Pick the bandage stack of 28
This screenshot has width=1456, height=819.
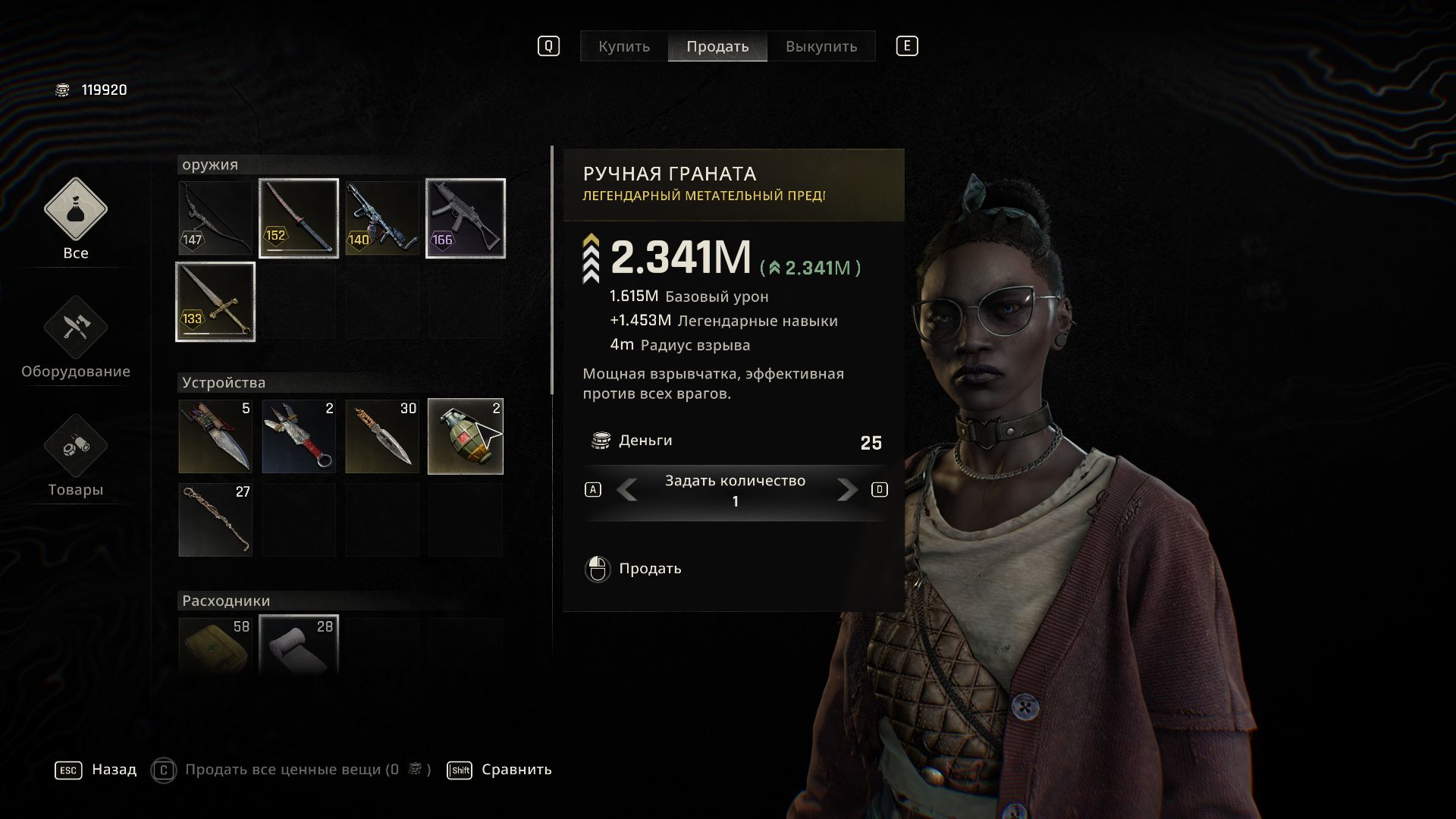click(x=299, y=646)
